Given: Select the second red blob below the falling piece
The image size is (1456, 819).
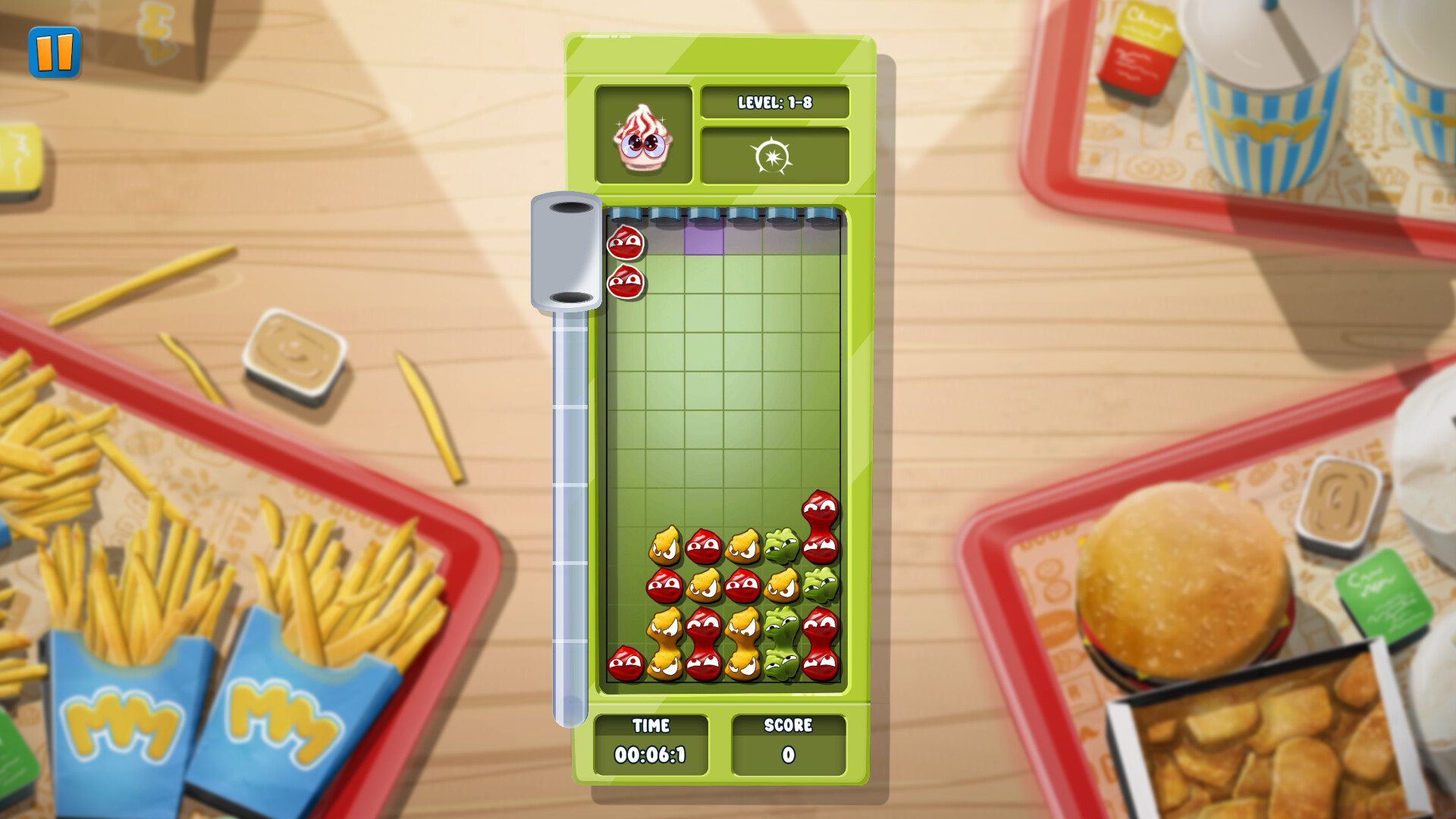Looking at the screenshot, I should click(x=624, y=281).
